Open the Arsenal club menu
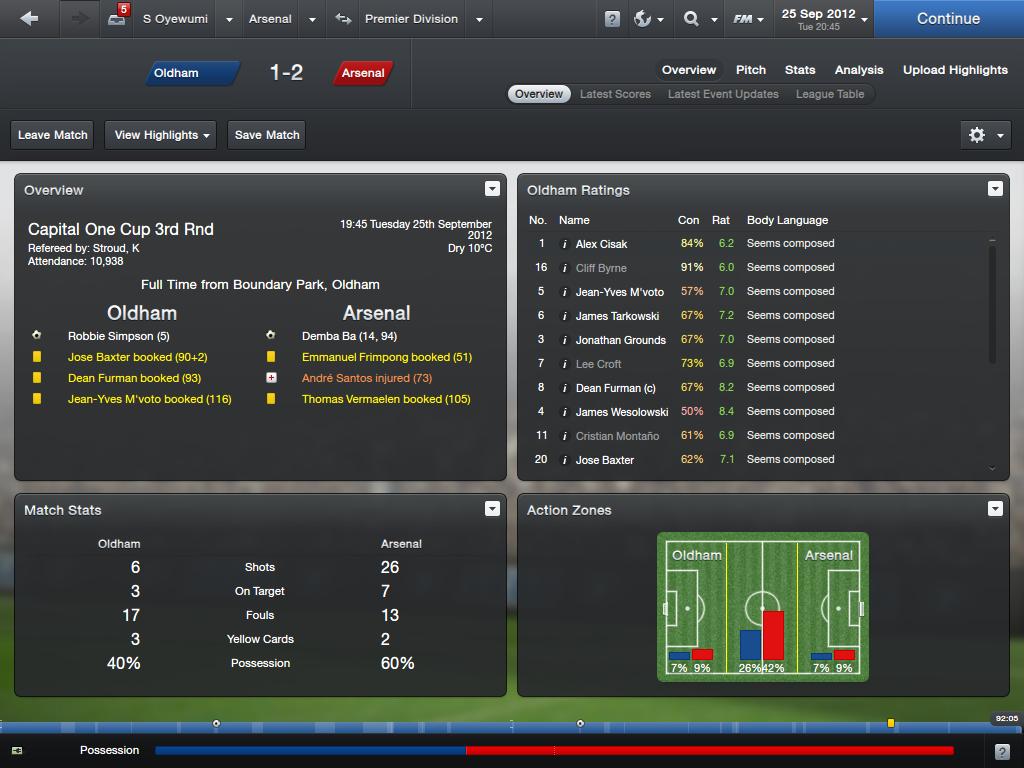The image size is (1024, 768). (270, 19)
